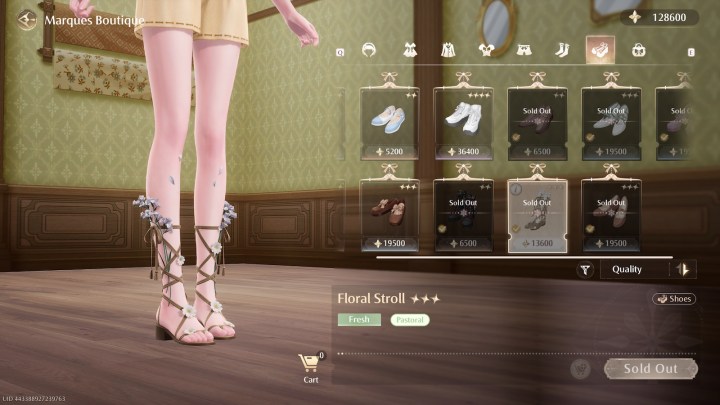This screenshot has width=720, height=405.
Task: Open the socks category tab
Action: (562, 49)
